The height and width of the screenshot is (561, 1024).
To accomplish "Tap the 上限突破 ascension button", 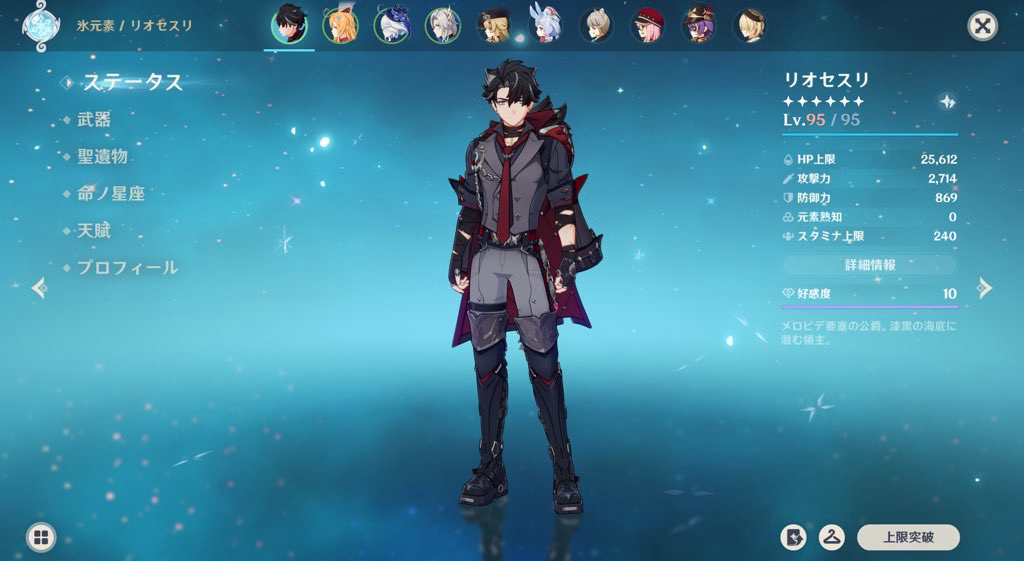I will [908, 537].
